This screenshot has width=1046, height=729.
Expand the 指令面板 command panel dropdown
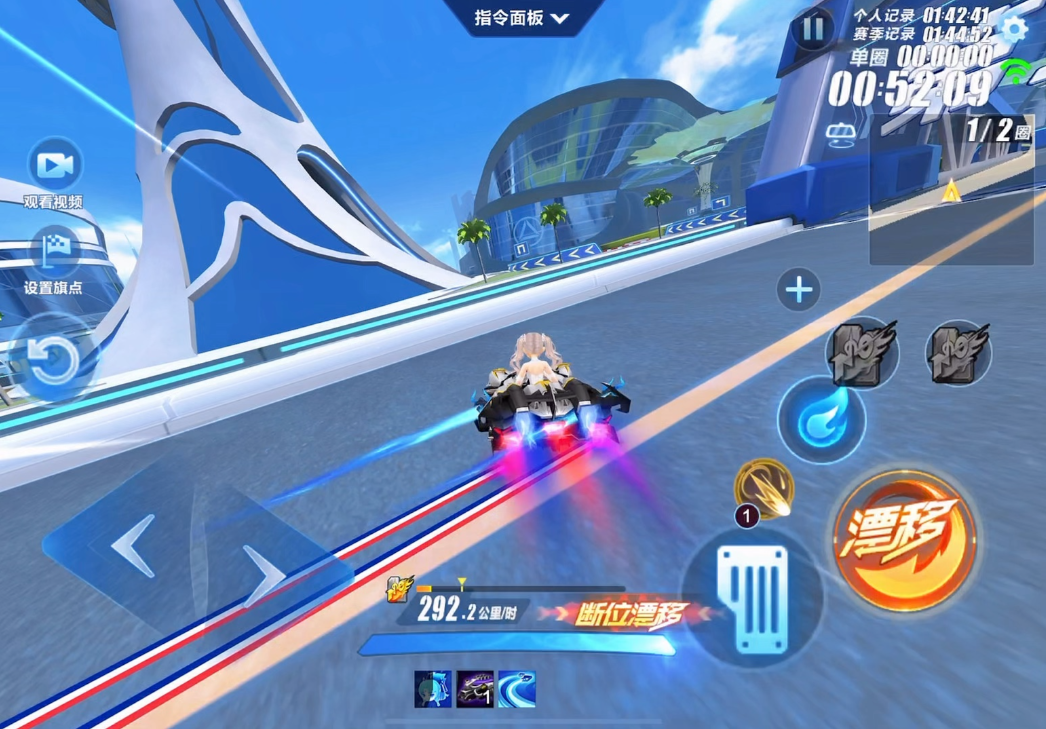pos(521,18)
